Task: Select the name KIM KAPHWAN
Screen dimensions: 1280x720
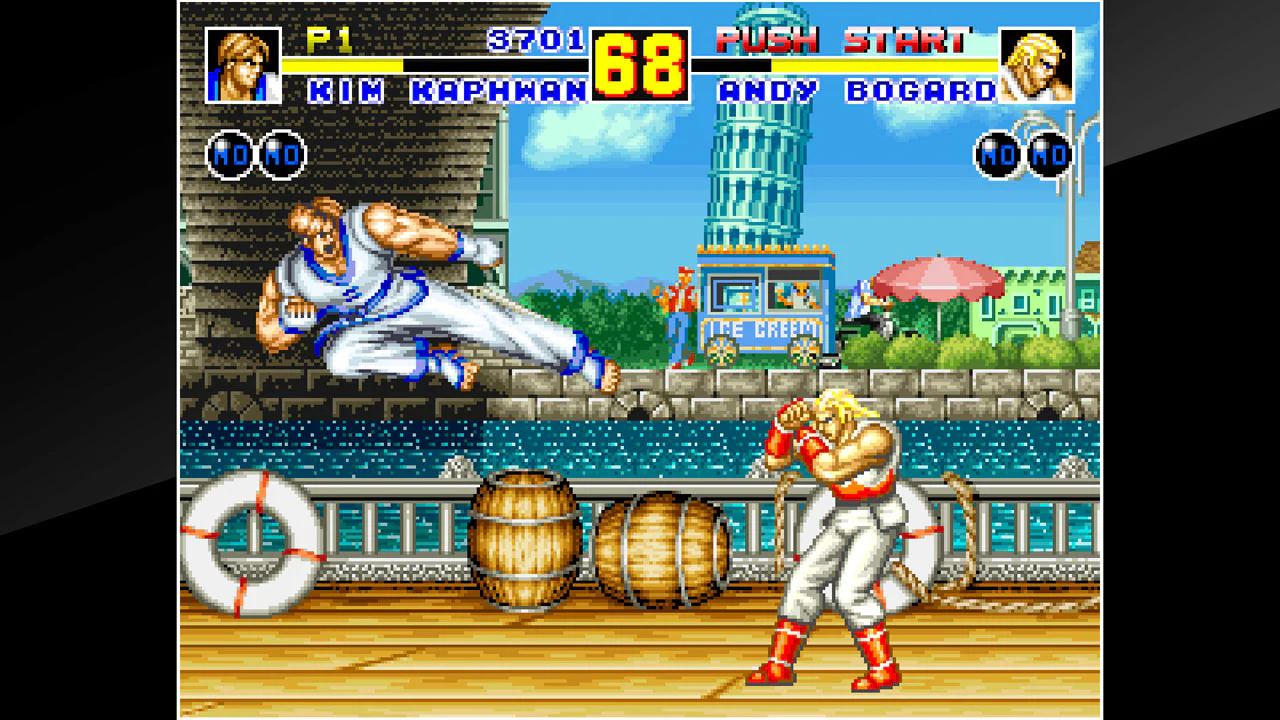Action: click(x=448, y=90)
